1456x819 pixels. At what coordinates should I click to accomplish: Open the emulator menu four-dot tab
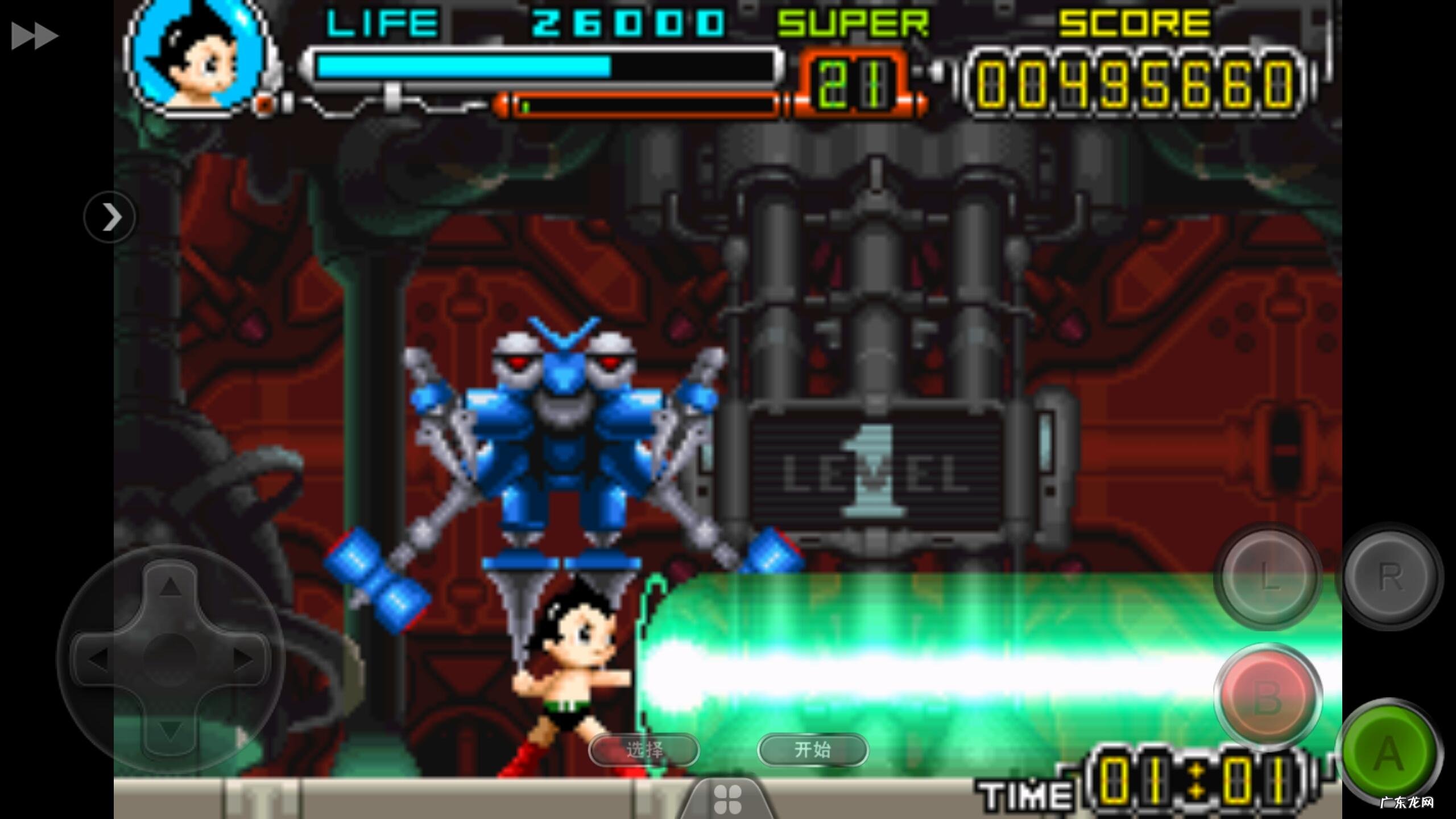727,799
